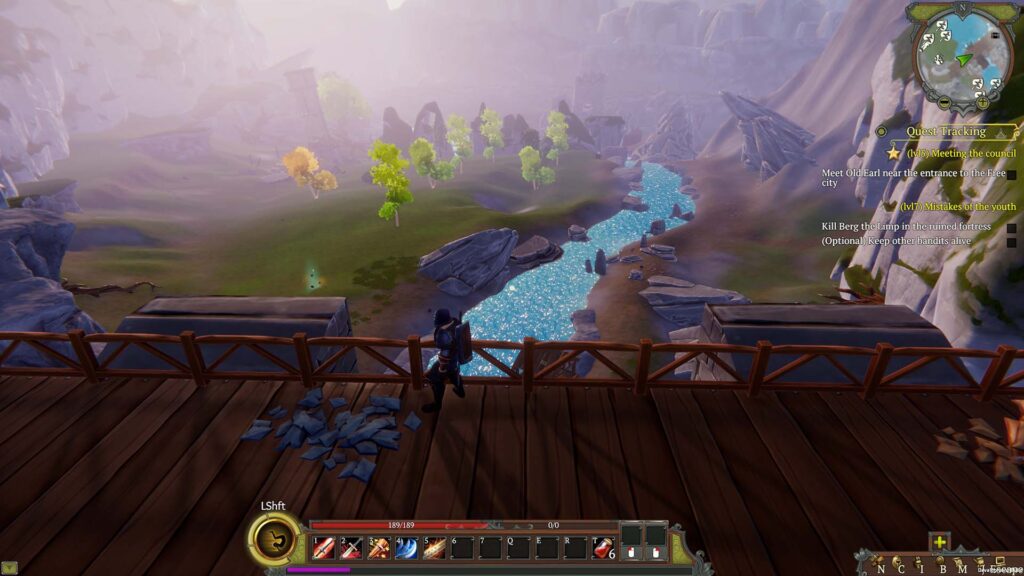Drink the red health potion

tap(602, 547)
